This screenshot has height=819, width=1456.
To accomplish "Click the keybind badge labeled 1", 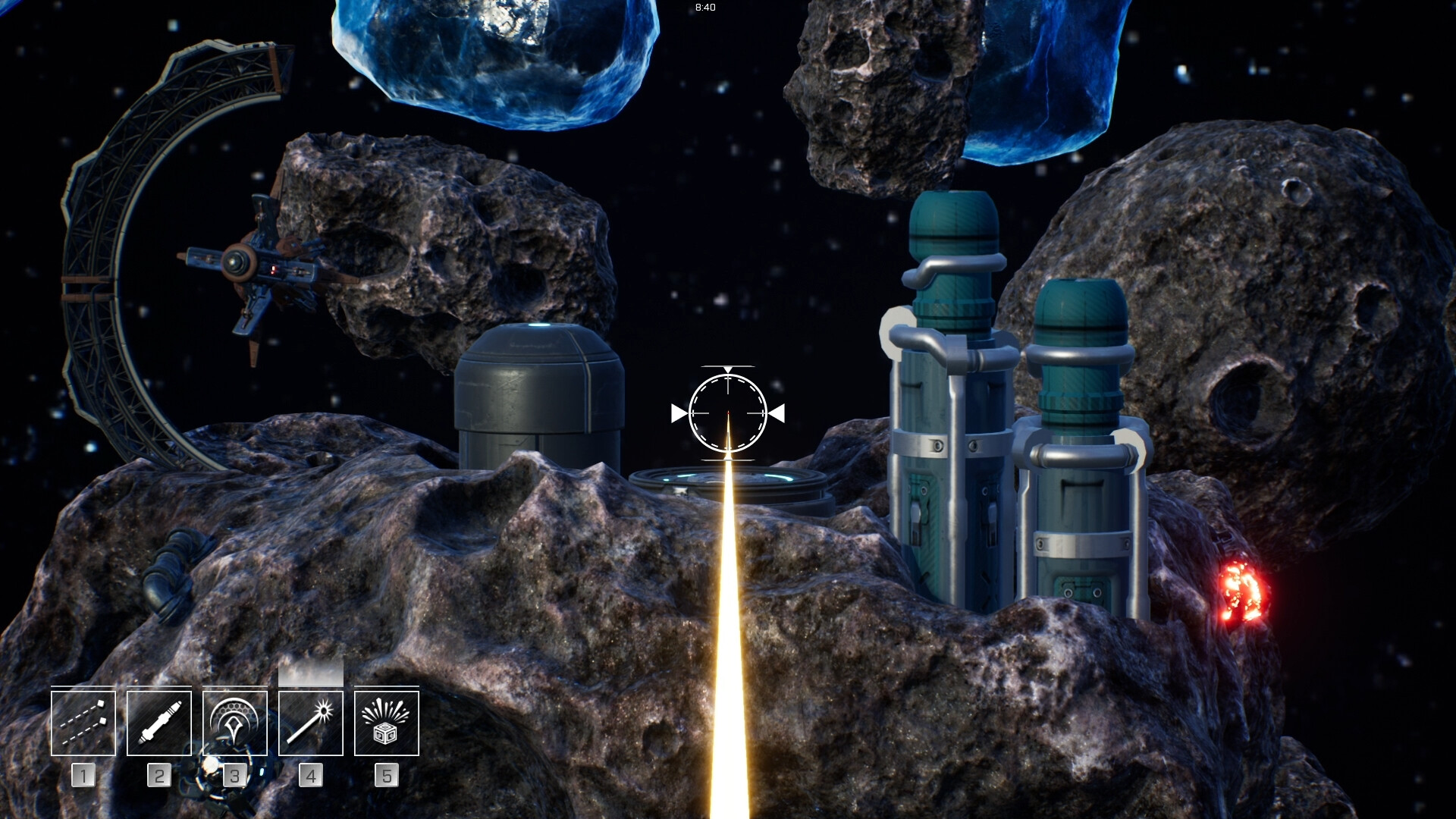I will tap(83, 775).
